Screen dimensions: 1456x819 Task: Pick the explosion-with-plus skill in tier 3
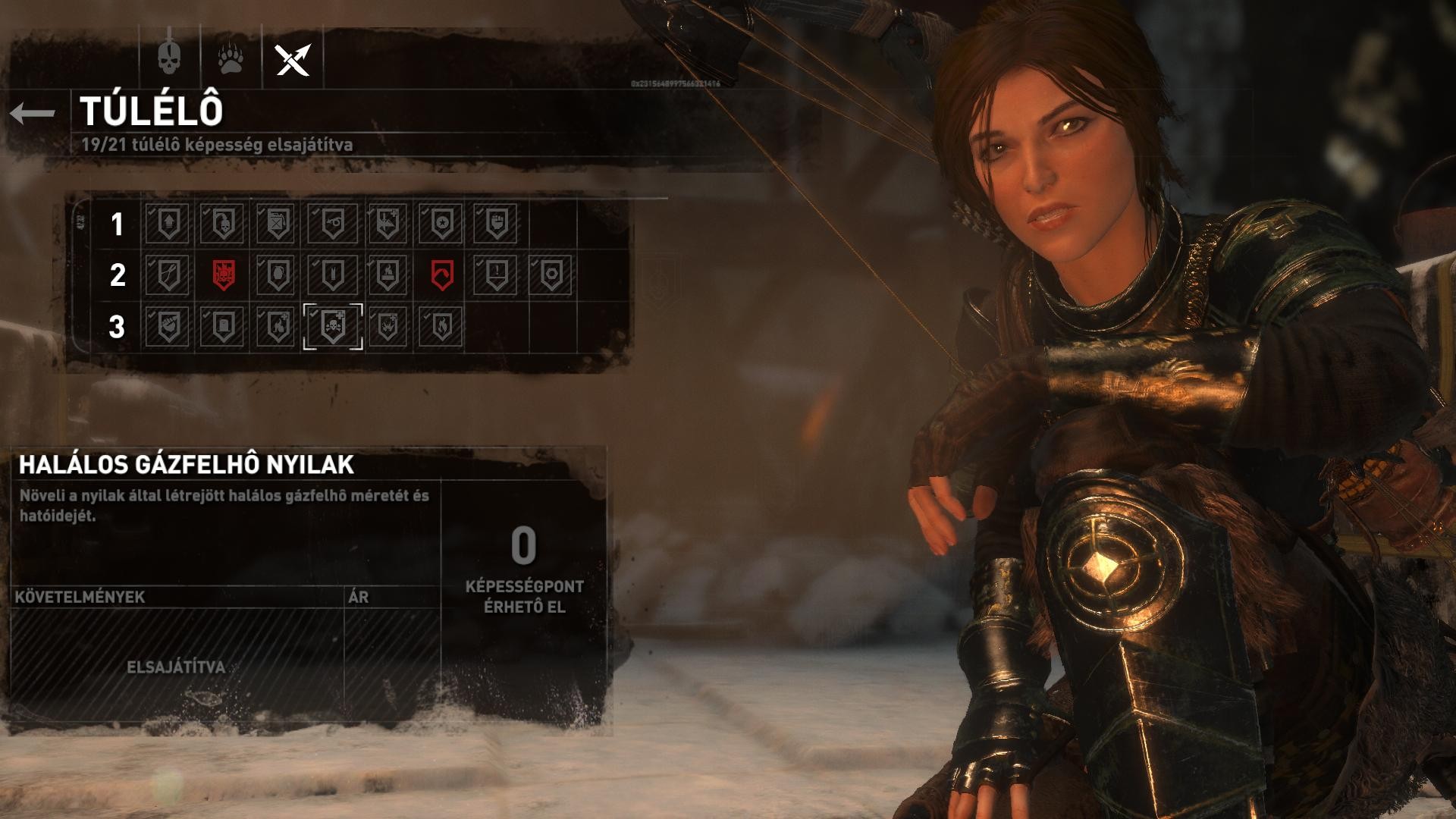point(387,326)
